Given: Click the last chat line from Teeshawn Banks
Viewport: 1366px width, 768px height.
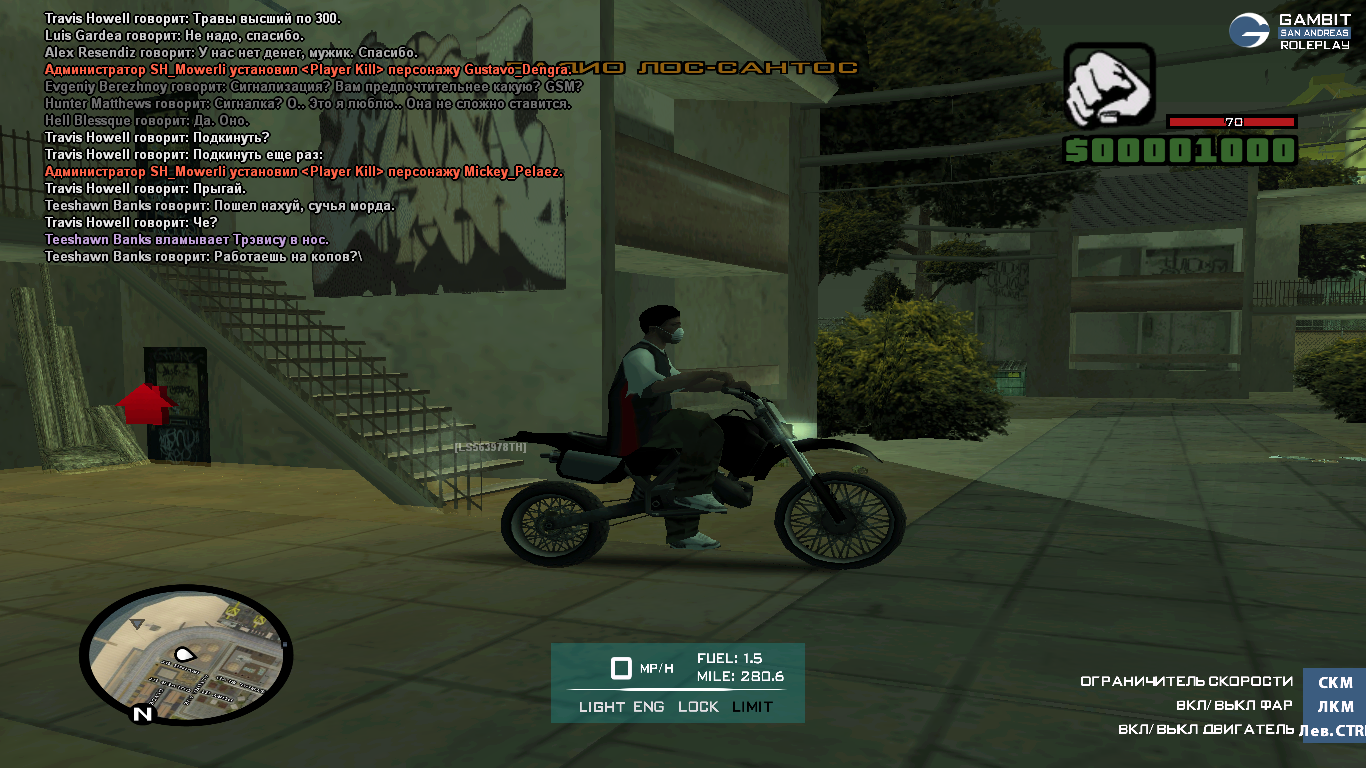Looking at the screenshot, I should click(x=204, y=257).
